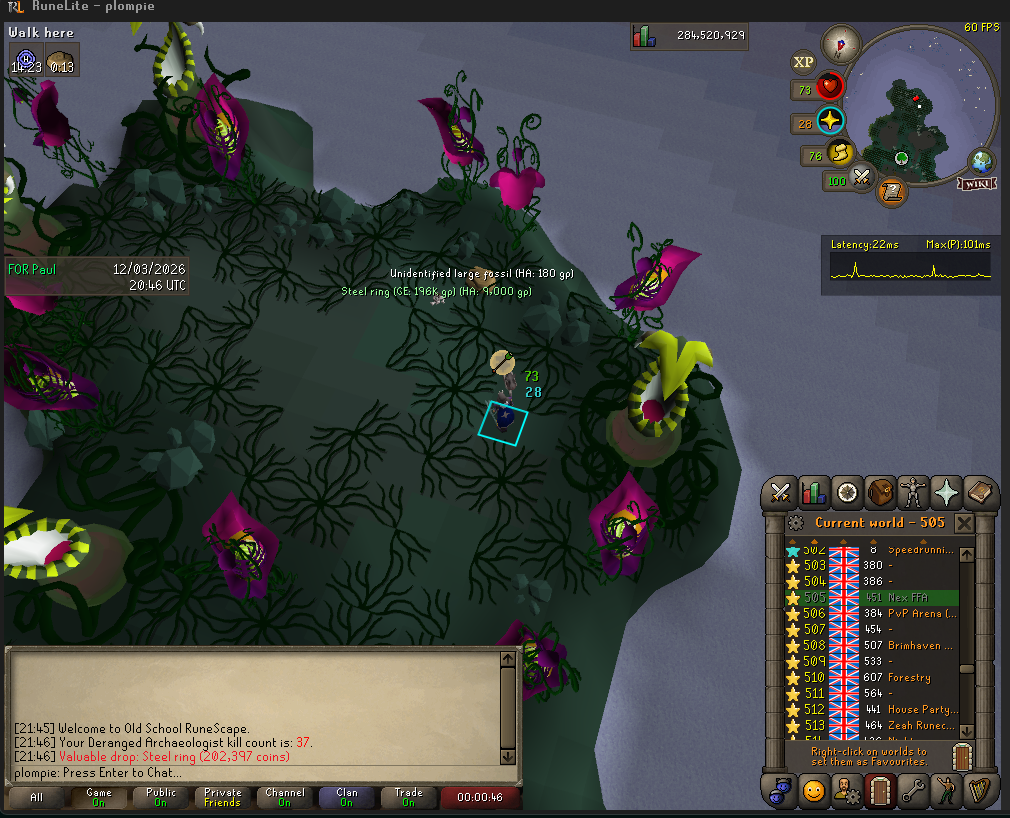The height and width of the screenshot is (818, 1010).
Task: Switch to the Skills tab
Action: click(x=814, y=492)
